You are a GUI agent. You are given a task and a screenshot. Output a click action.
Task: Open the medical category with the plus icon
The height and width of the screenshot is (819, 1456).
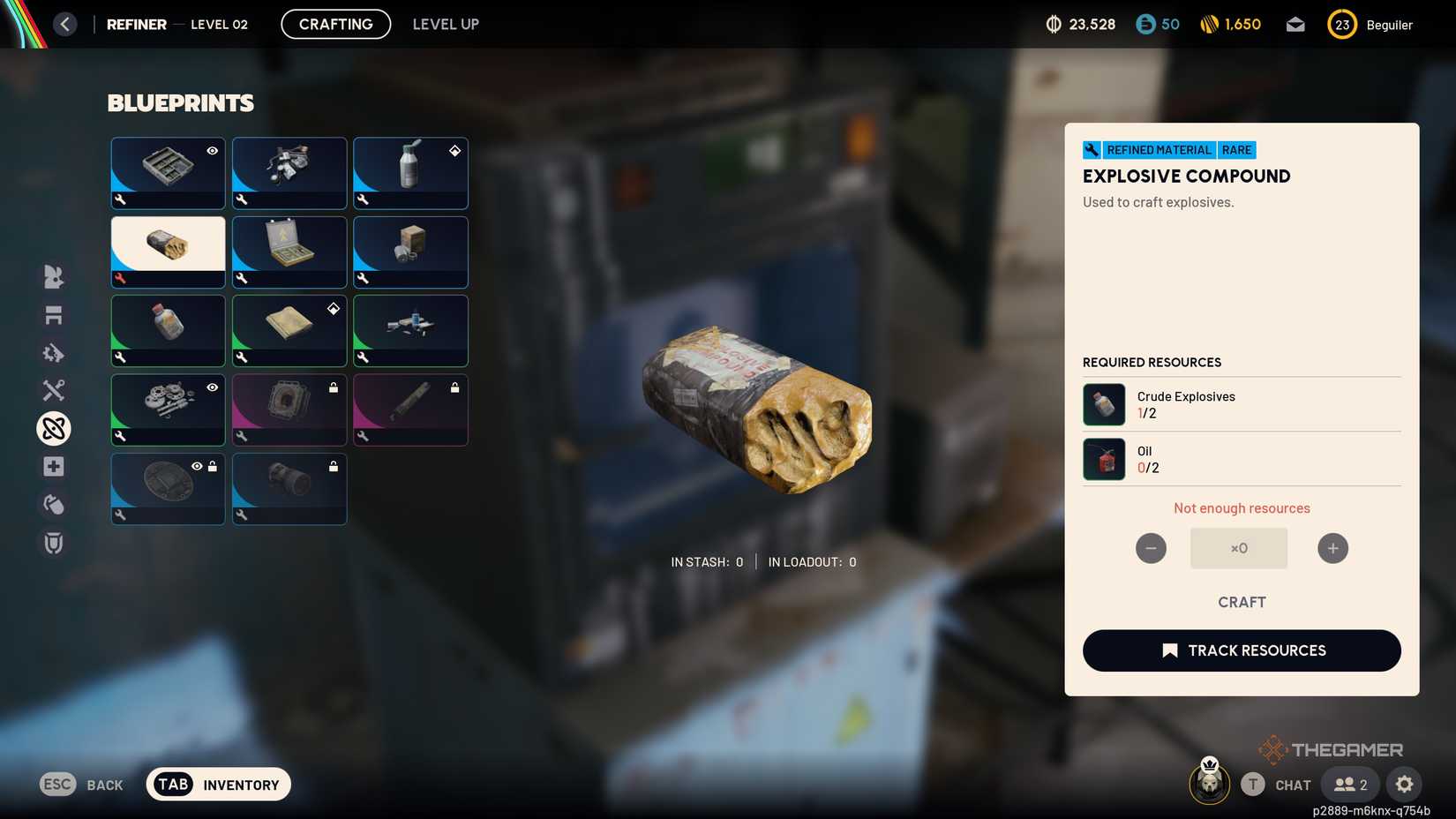(53, 466)
